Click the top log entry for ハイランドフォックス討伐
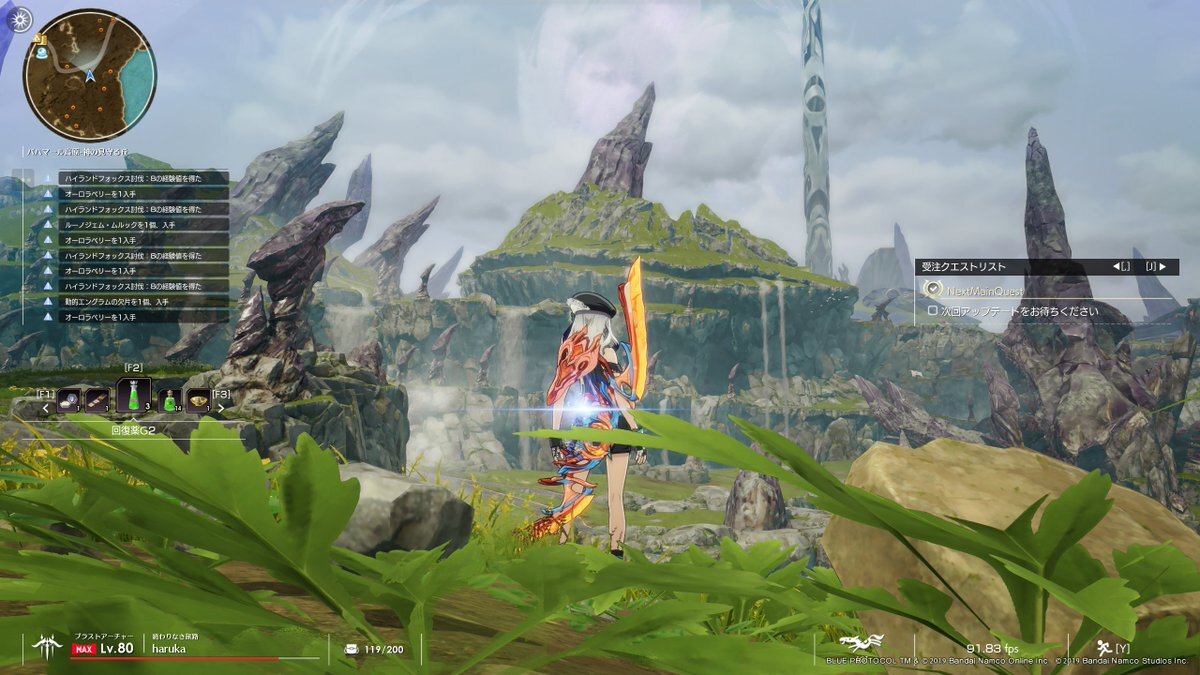This screenshot has width=1200, height=675. click(x=132, y=178)
